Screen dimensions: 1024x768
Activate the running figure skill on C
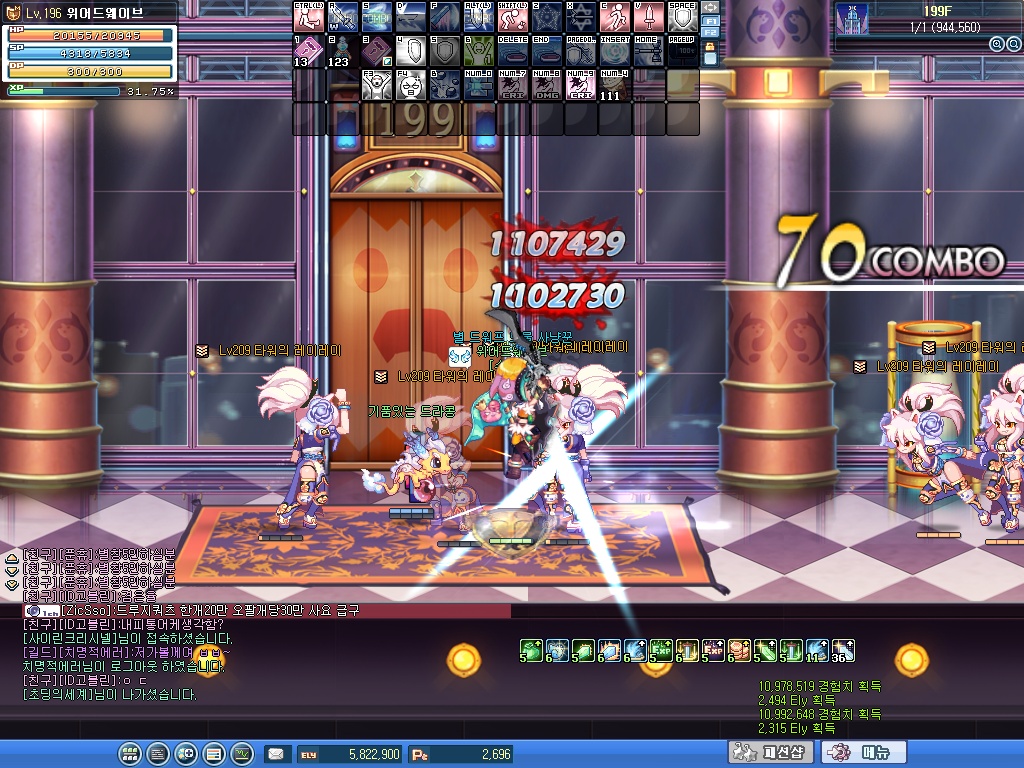click(614, 17)
